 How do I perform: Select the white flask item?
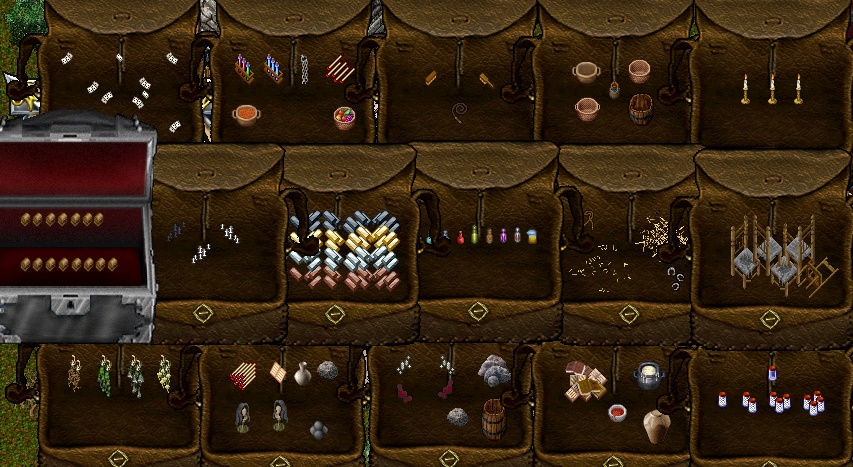(303, 374)
